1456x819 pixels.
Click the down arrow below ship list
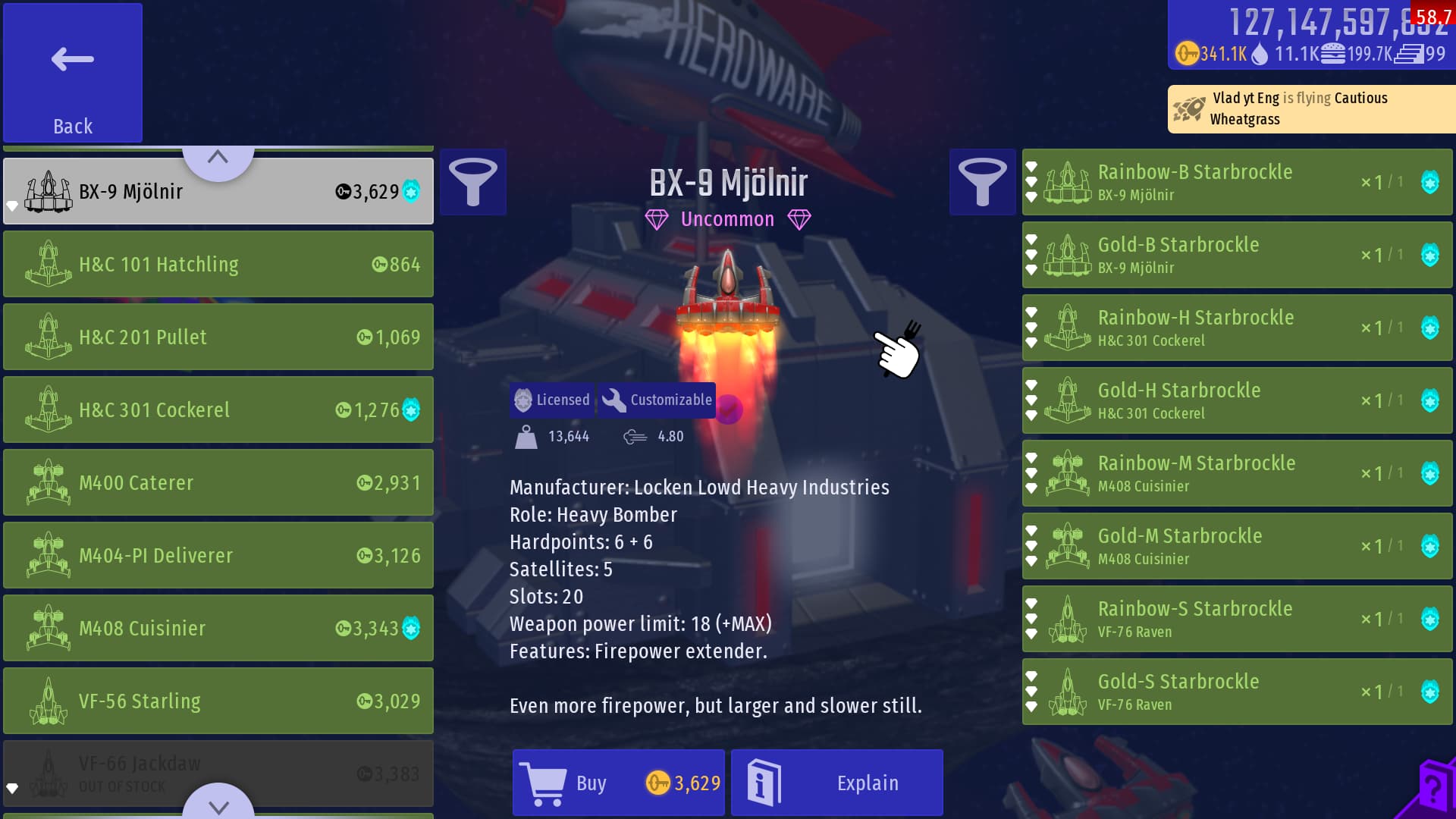pyautogui.click(x=218, y=804)
